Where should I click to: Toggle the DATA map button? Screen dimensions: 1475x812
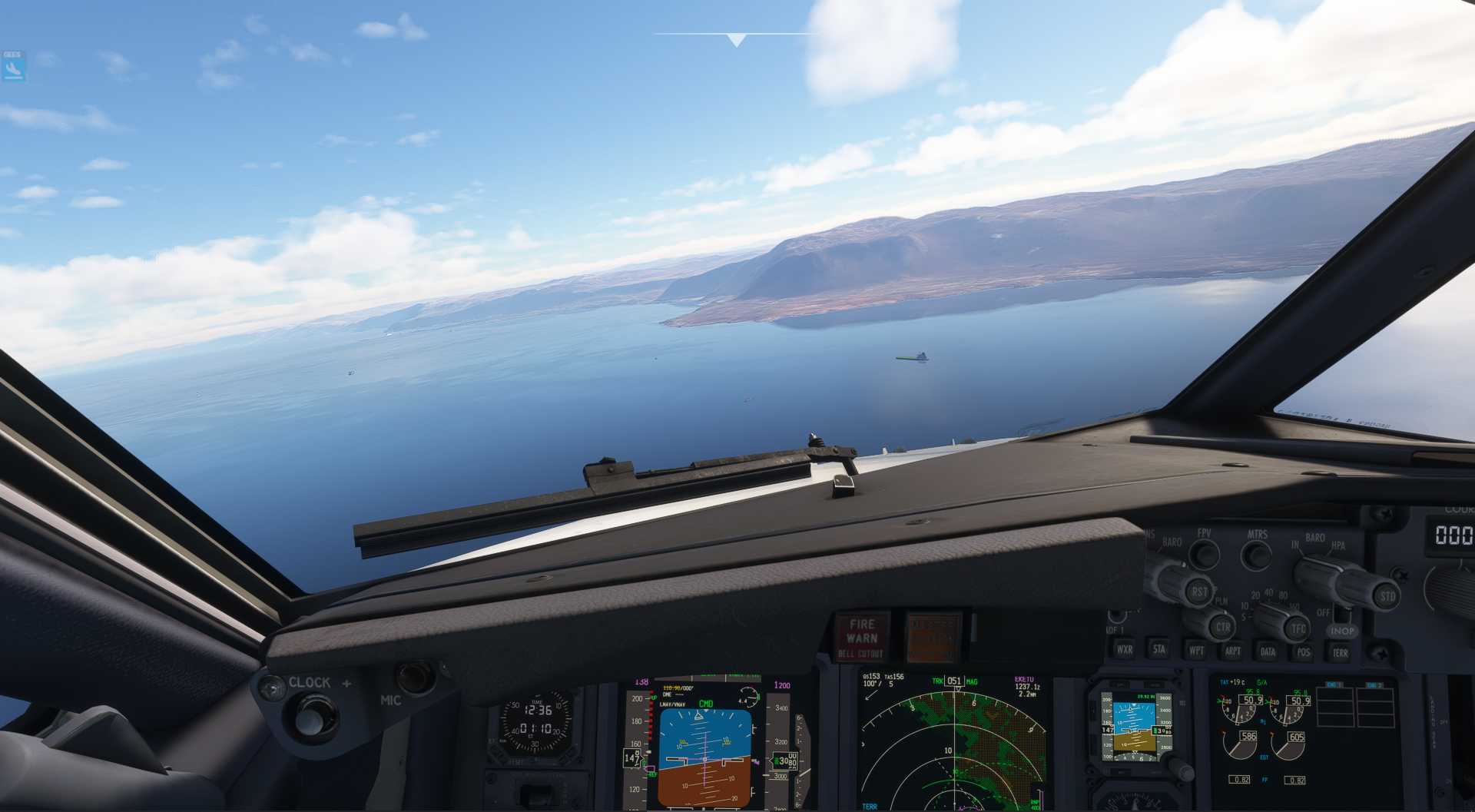point(1268,651)
